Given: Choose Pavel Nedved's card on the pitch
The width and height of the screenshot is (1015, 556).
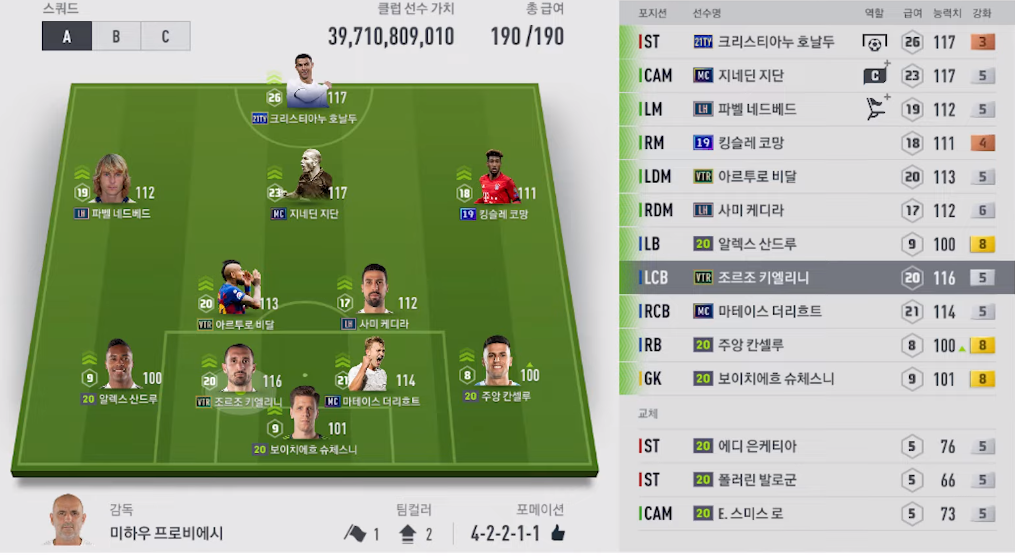Looking at the screenshot, I should pyautogui.click(x=112, y=181).
